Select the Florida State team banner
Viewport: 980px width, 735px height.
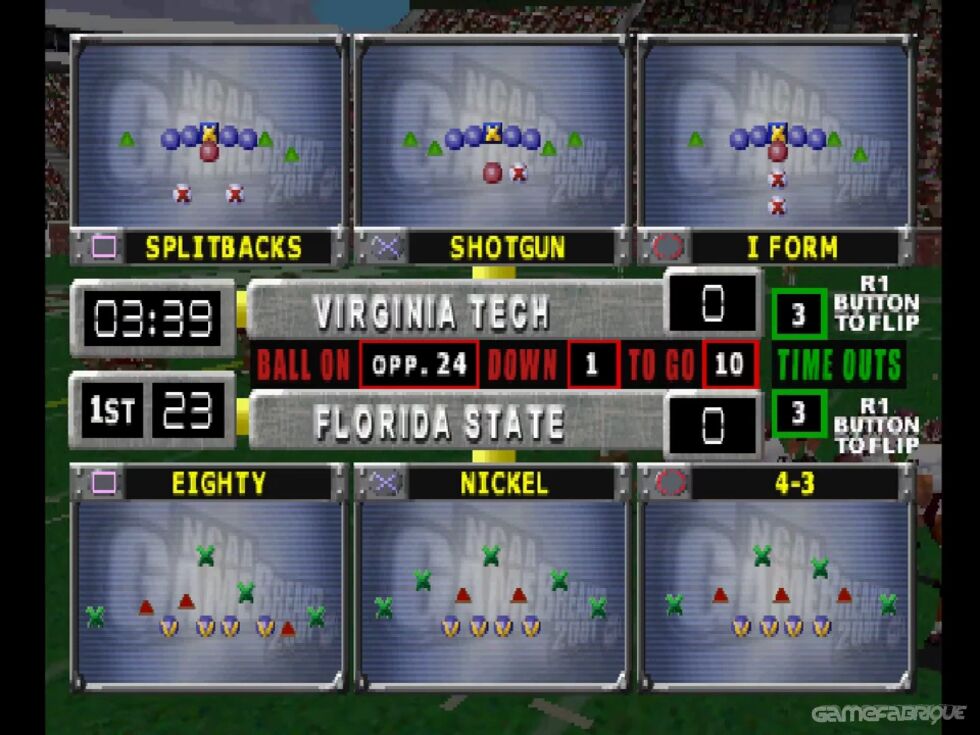455,423
